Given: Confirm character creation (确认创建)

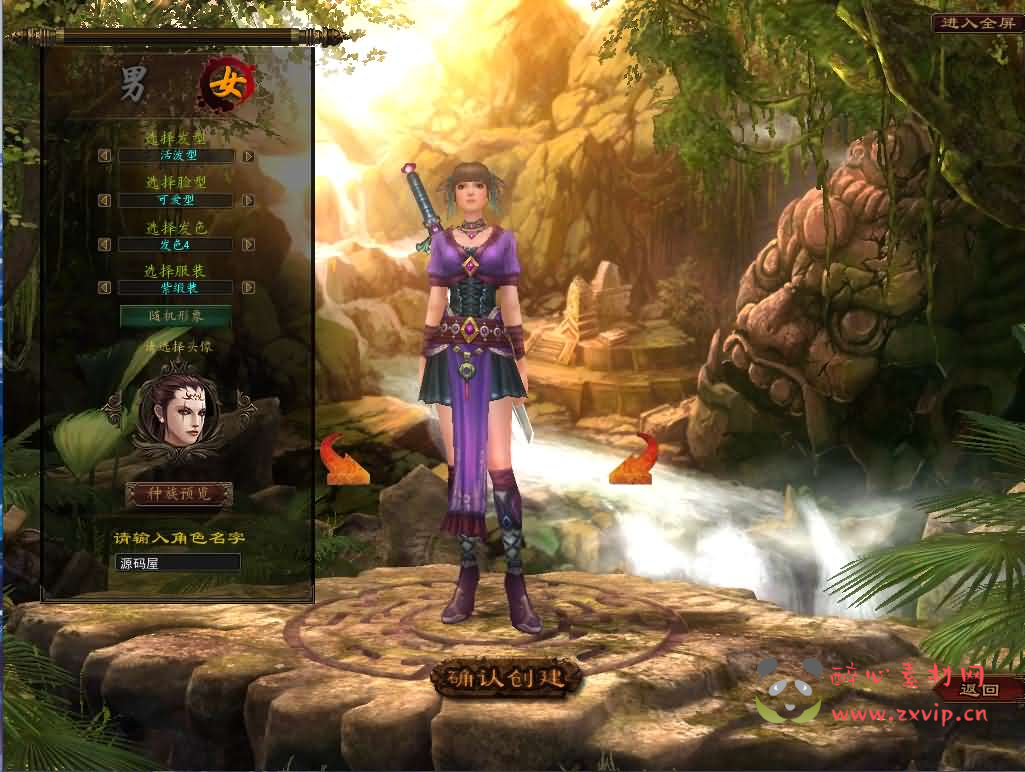Looking at the screenshot, I should click(x=506, y=678).
